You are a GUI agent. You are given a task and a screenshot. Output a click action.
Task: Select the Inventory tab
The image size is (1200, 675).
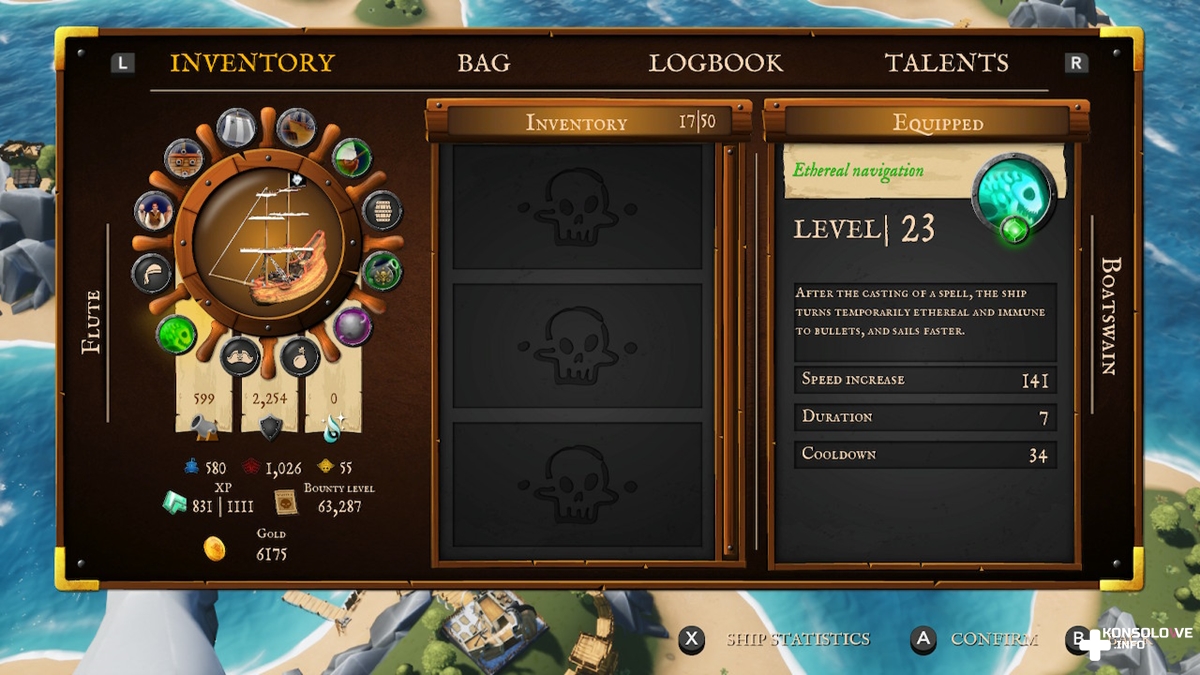(252, 63)
